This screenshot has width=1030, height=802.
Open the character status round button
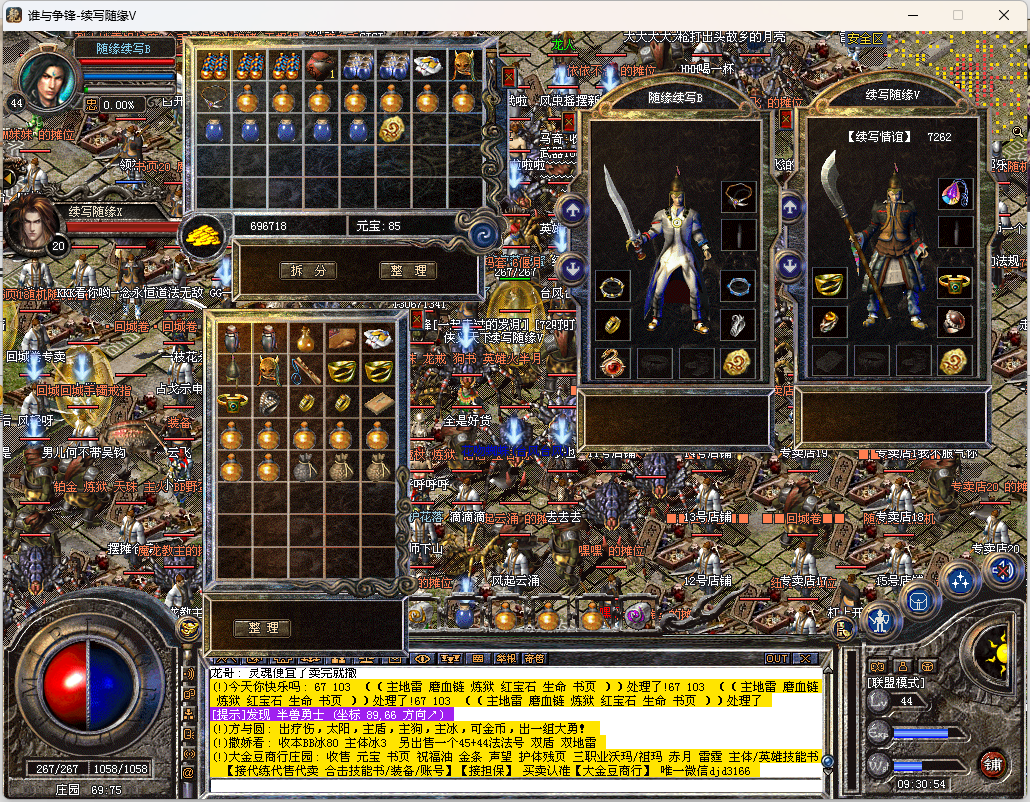(880, 622)
